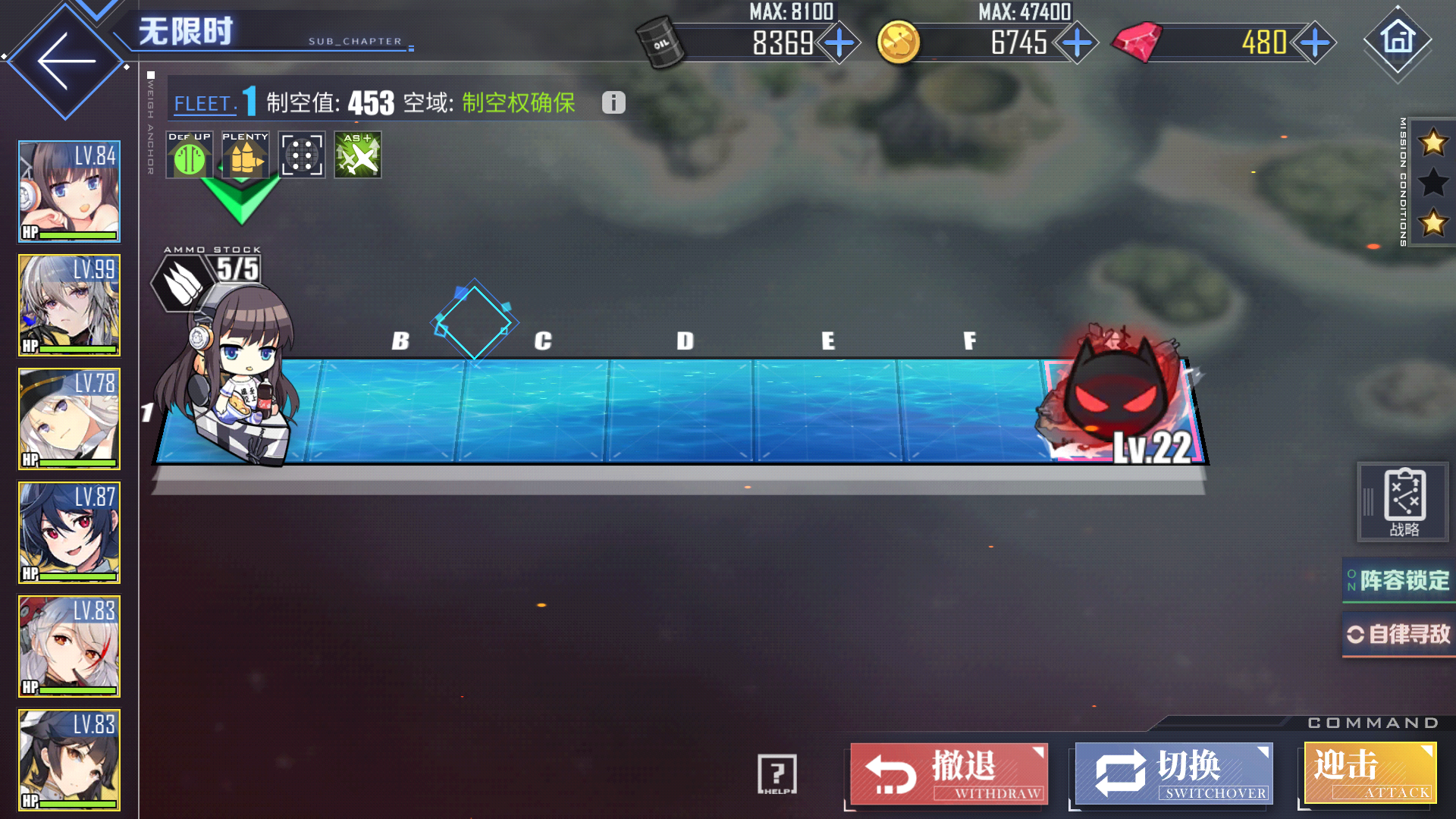The width and height of the screenshot is (1456, 819).
Task: Expand the green arrow below buff icons
Action: click(x=244, y=201)
